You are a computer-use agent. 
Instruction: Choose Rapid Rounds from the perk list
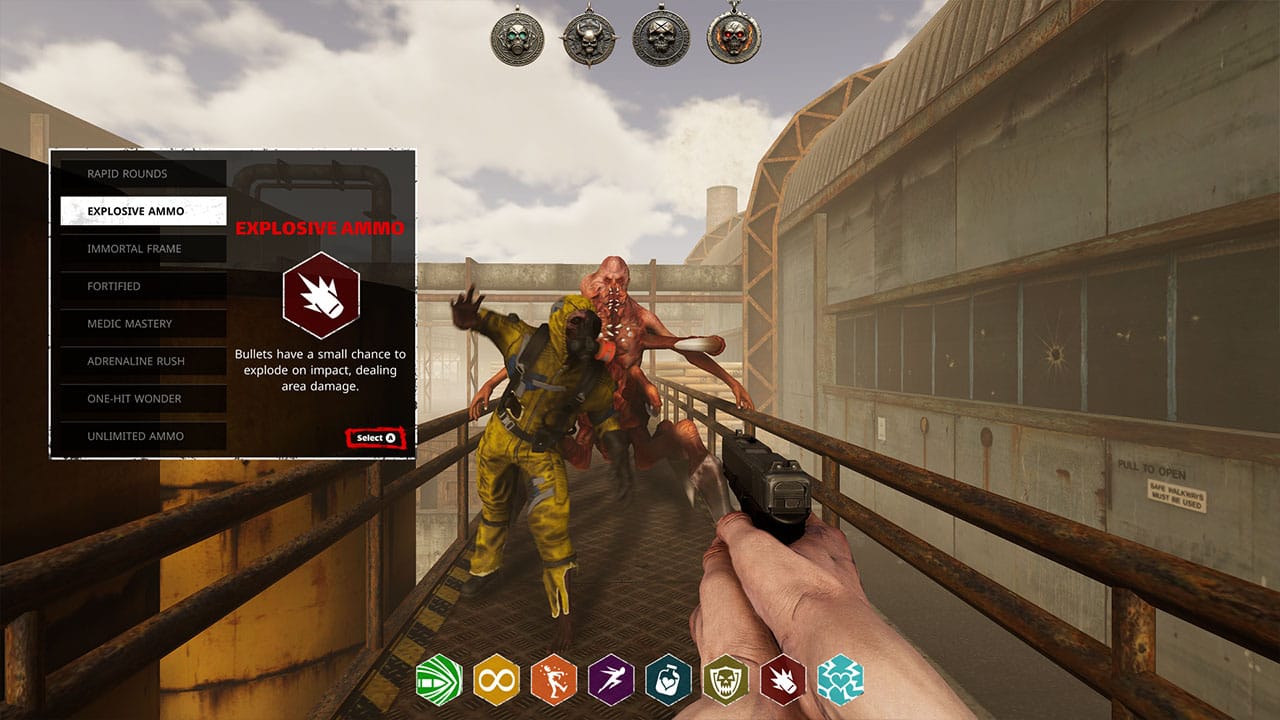[x=143, y=173]
